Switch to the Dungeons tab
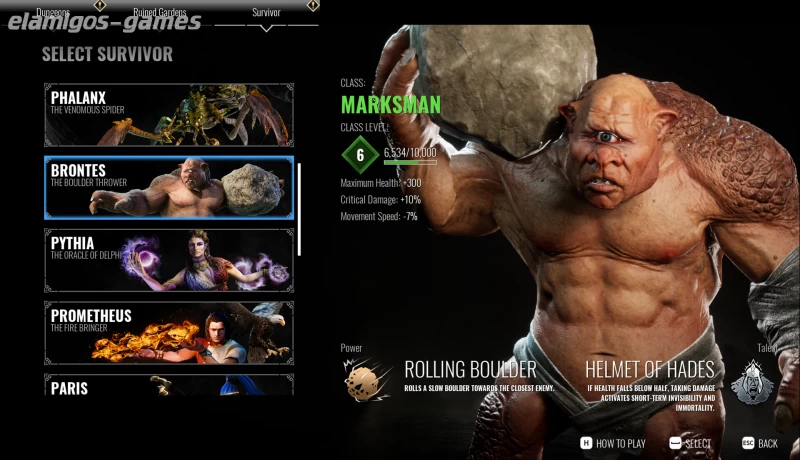 (54, 13)
